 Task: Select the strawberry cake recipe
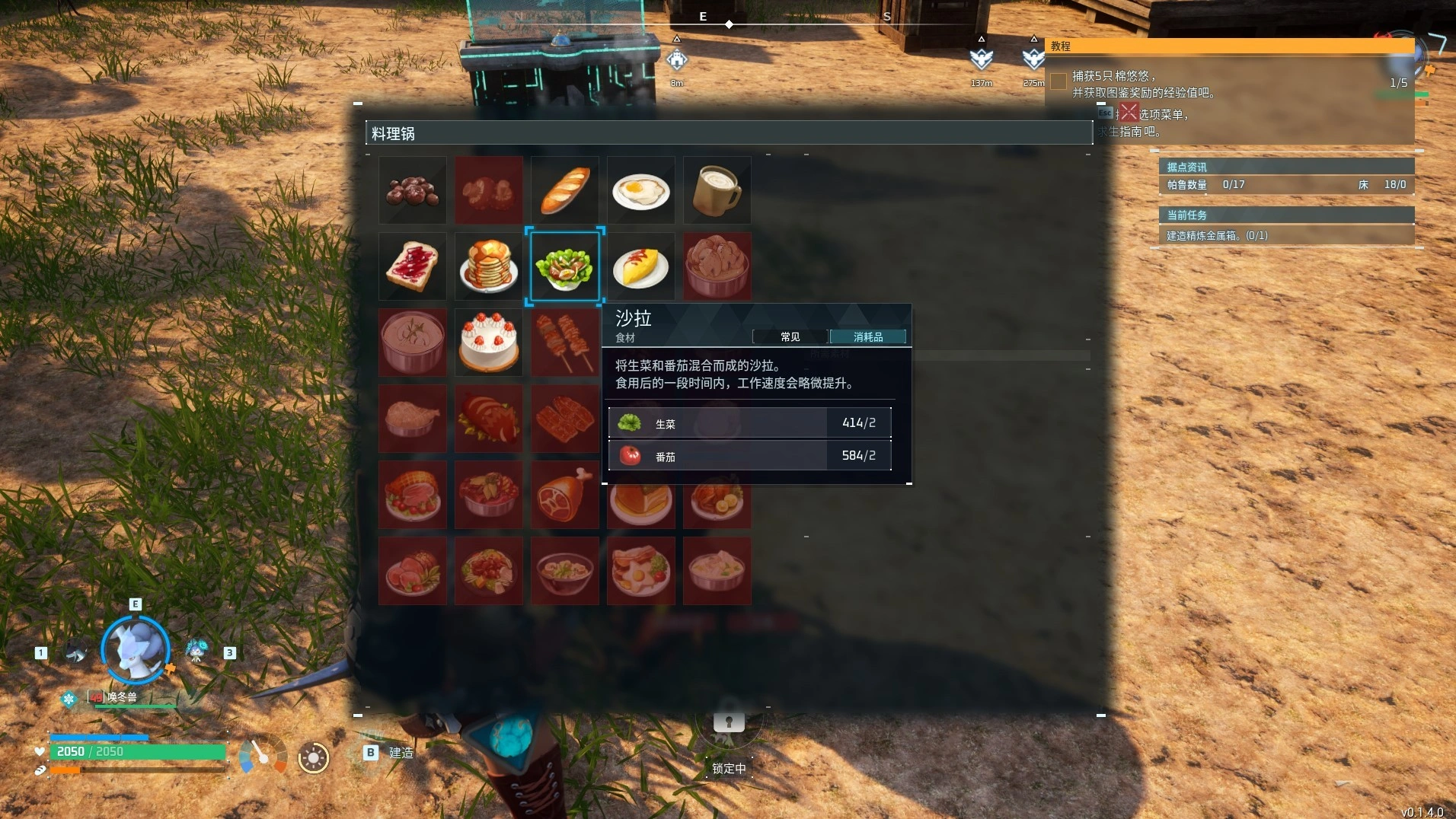(488, 343)
